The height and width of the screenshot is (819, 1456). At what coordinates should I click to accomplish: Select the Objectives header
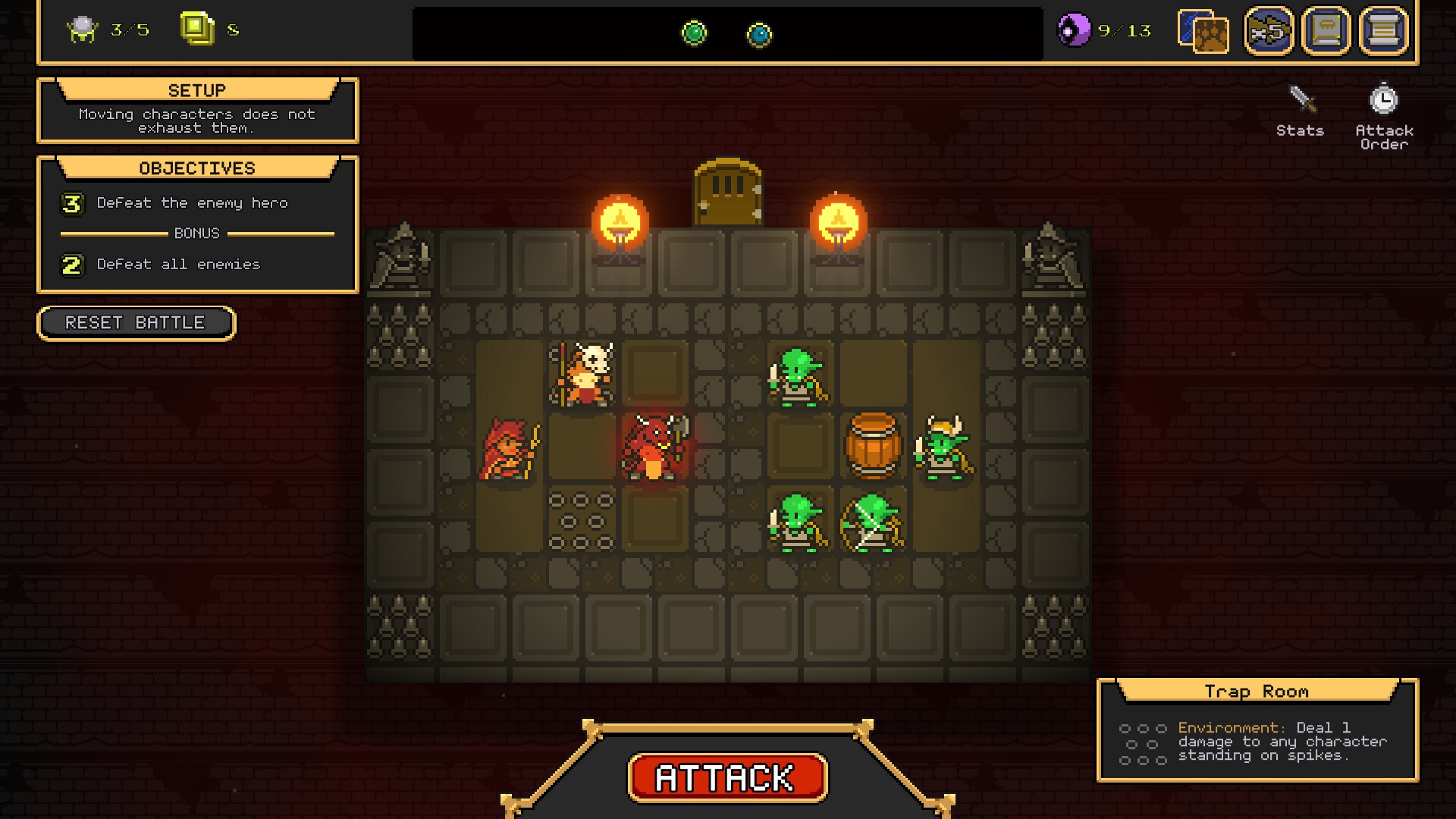click(x=197, y=168)
